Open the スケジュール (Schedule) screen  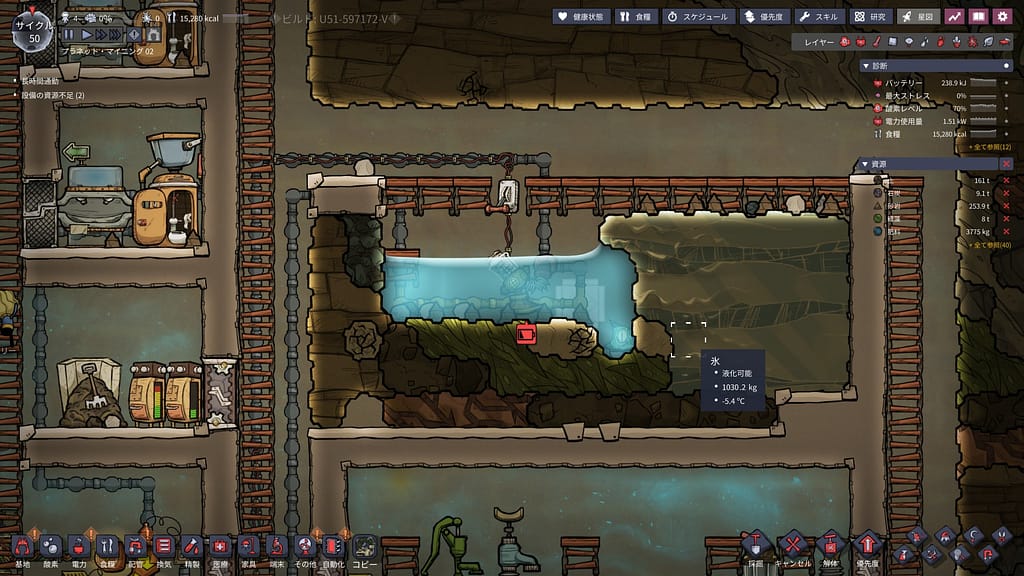coord(698,16)
